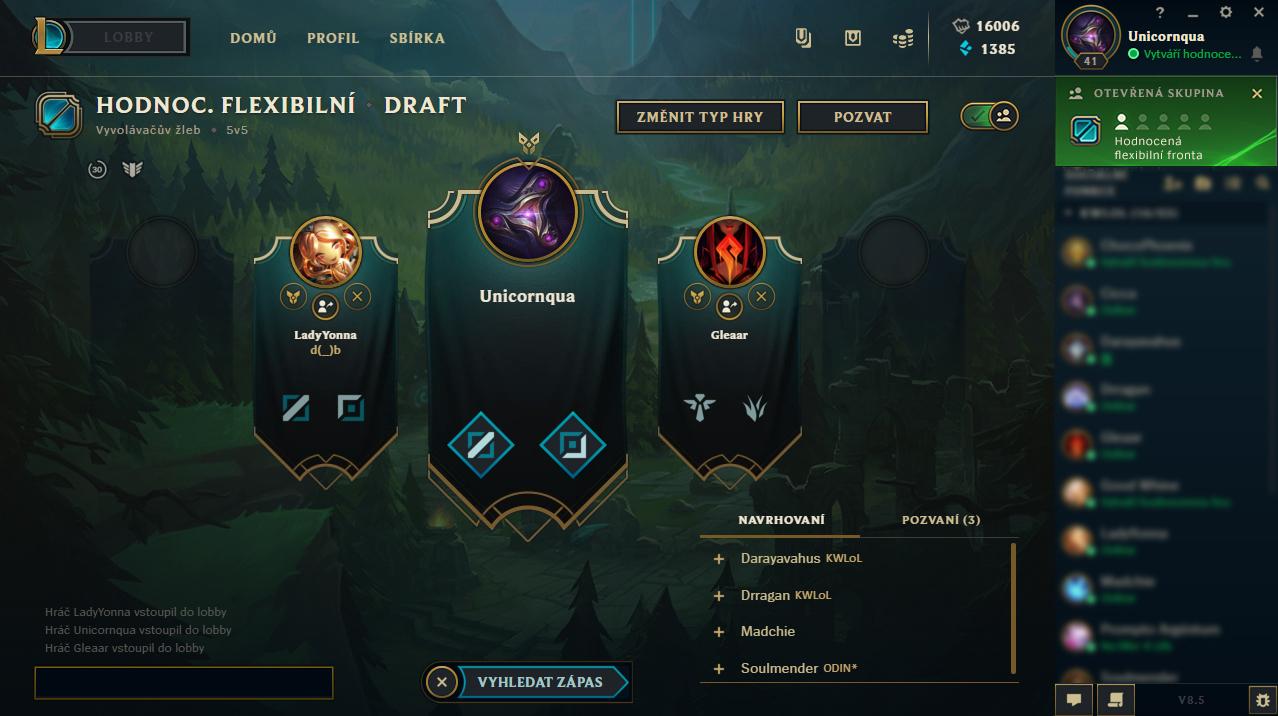Click the ZMĚNIT TYP HRY button

[700, 117]
